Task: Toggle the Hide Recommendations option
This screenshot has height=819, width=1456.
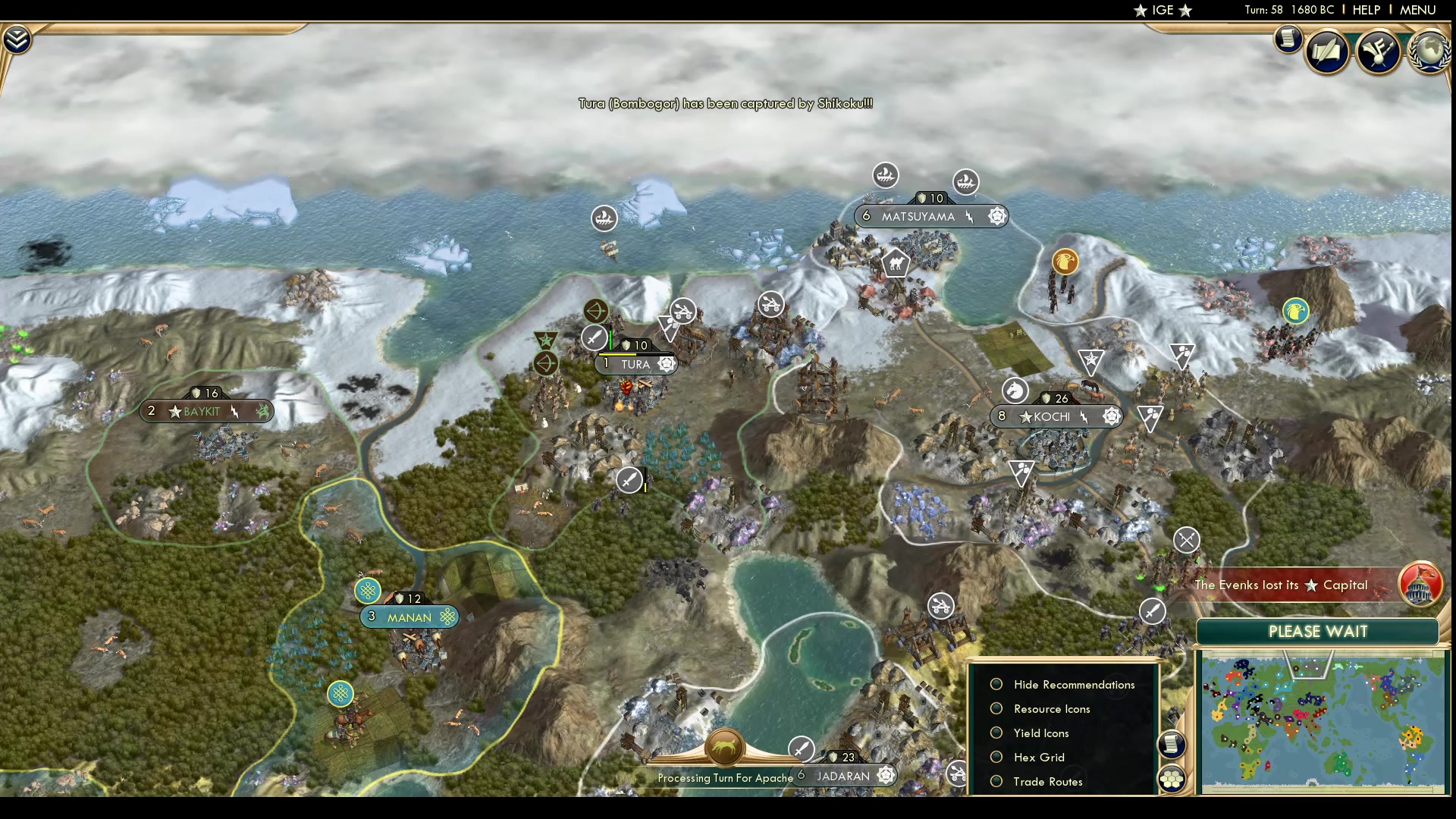Action: point(996,685)
